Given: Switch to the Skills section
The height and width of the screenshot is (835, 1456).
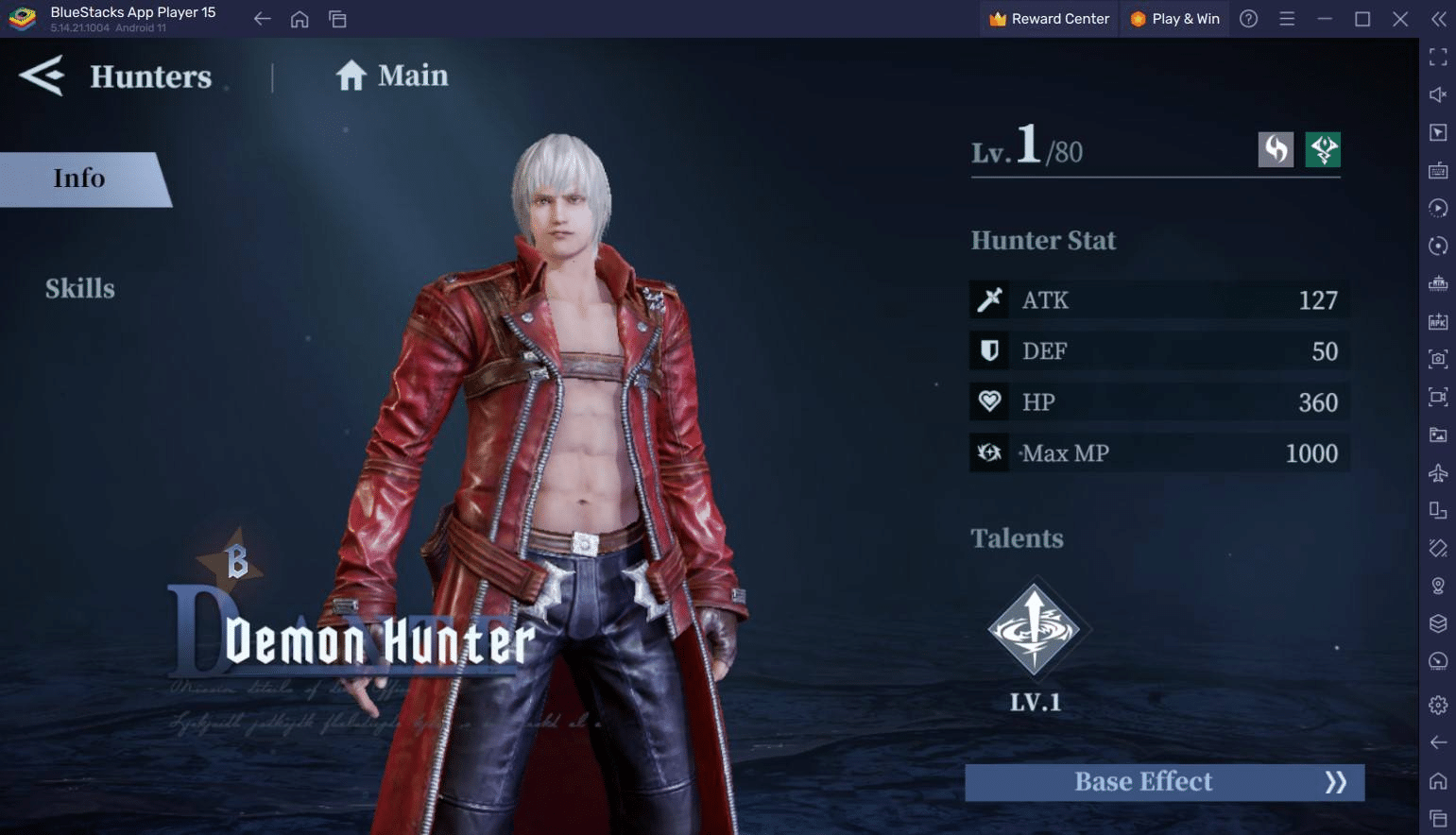Looking at the screenshot, I should pyautogui.click(x=80, y=288).
